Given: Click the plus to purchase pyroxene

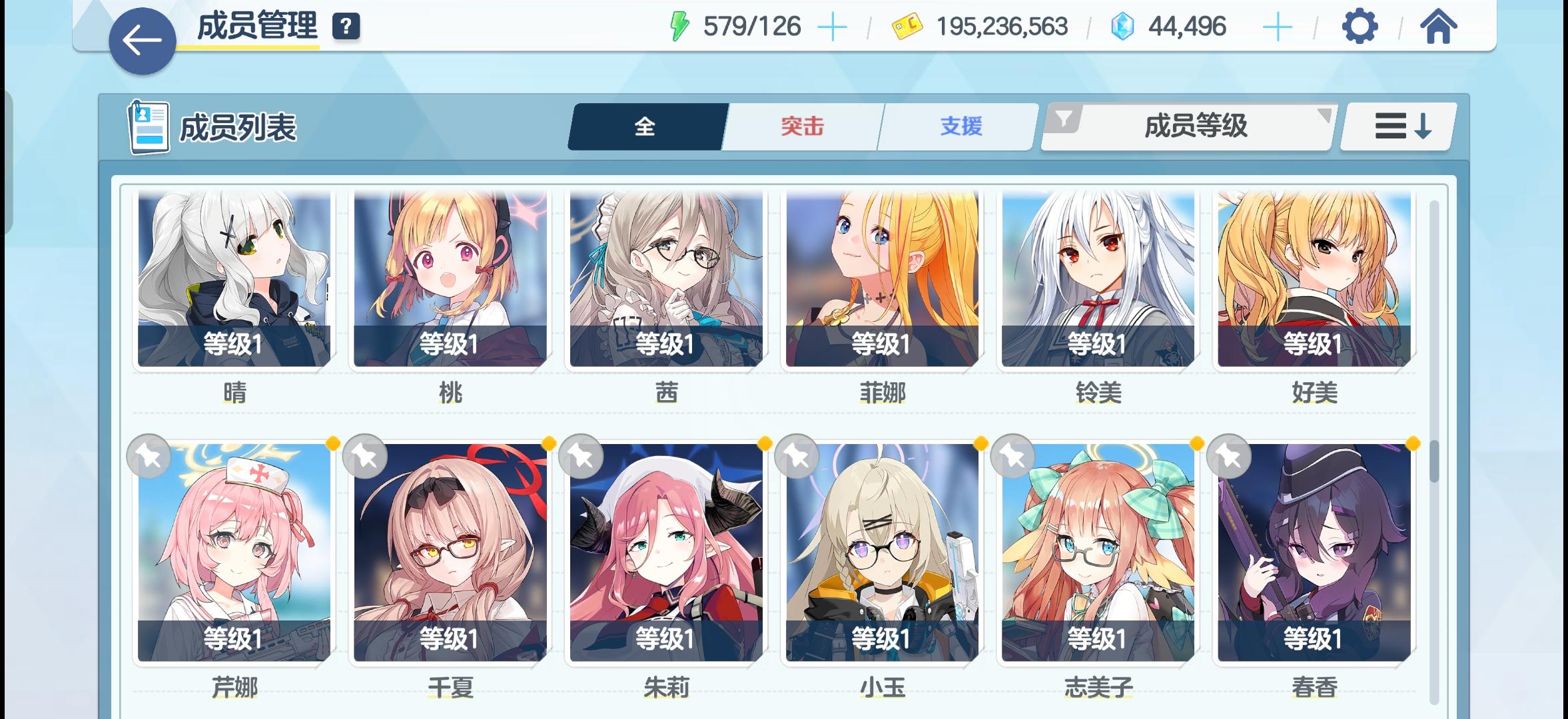Looking at the screenshot, I should pos(1275,25).
